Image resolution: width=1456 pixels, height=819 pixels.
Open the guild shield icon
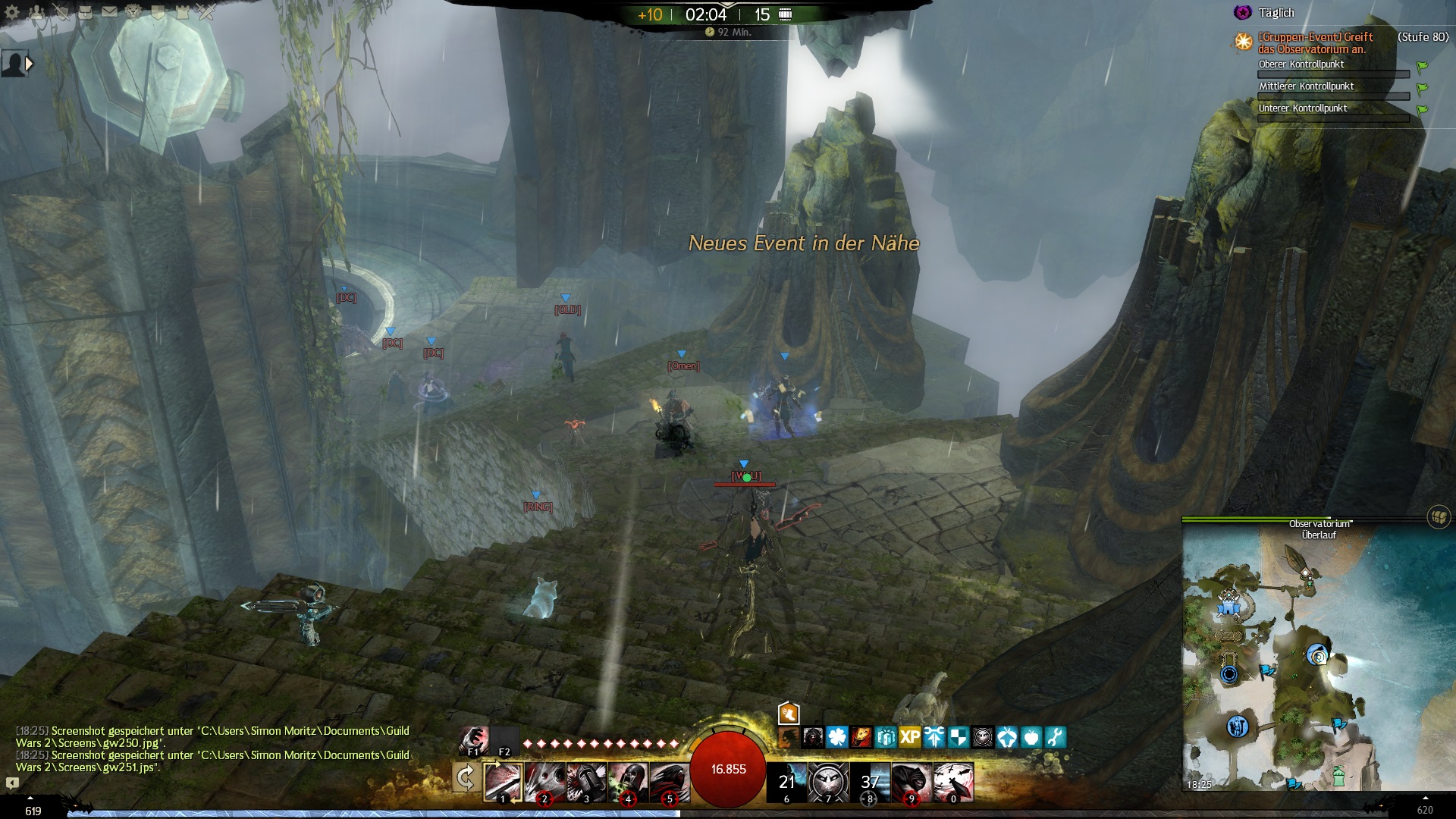pos(158,11)
